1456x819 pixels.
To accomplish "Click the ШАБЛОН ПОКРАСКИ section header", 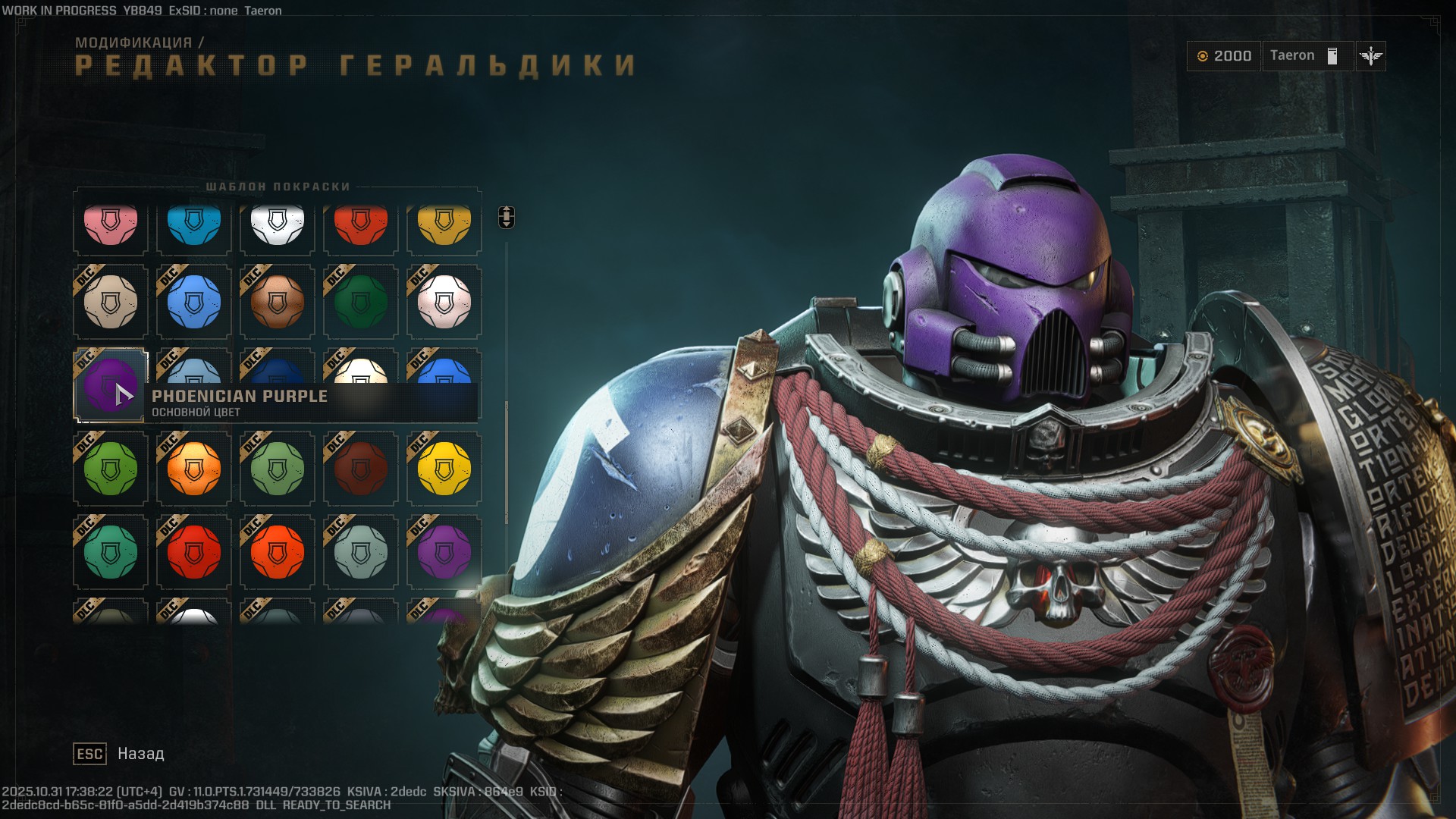I will [278, 186].
